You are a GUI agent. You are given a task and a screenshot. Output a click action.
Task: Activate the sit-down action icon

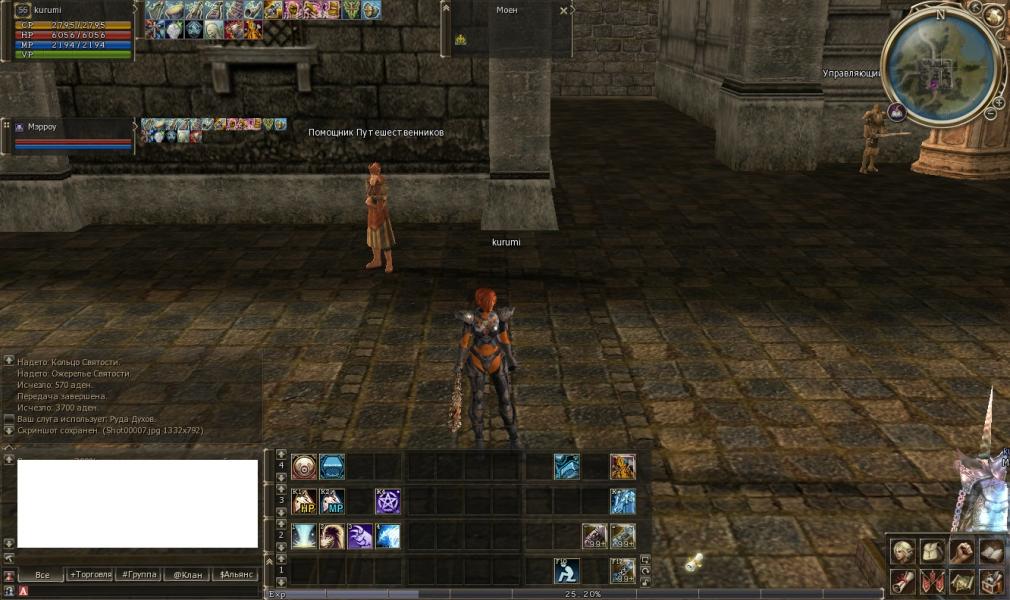567,570
